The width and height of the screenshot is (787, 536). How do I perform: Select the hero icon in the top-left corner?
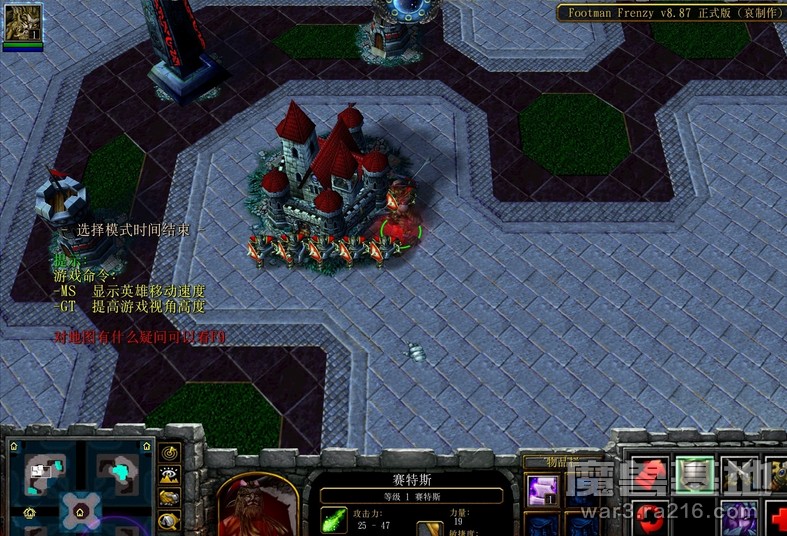[23, 22]
